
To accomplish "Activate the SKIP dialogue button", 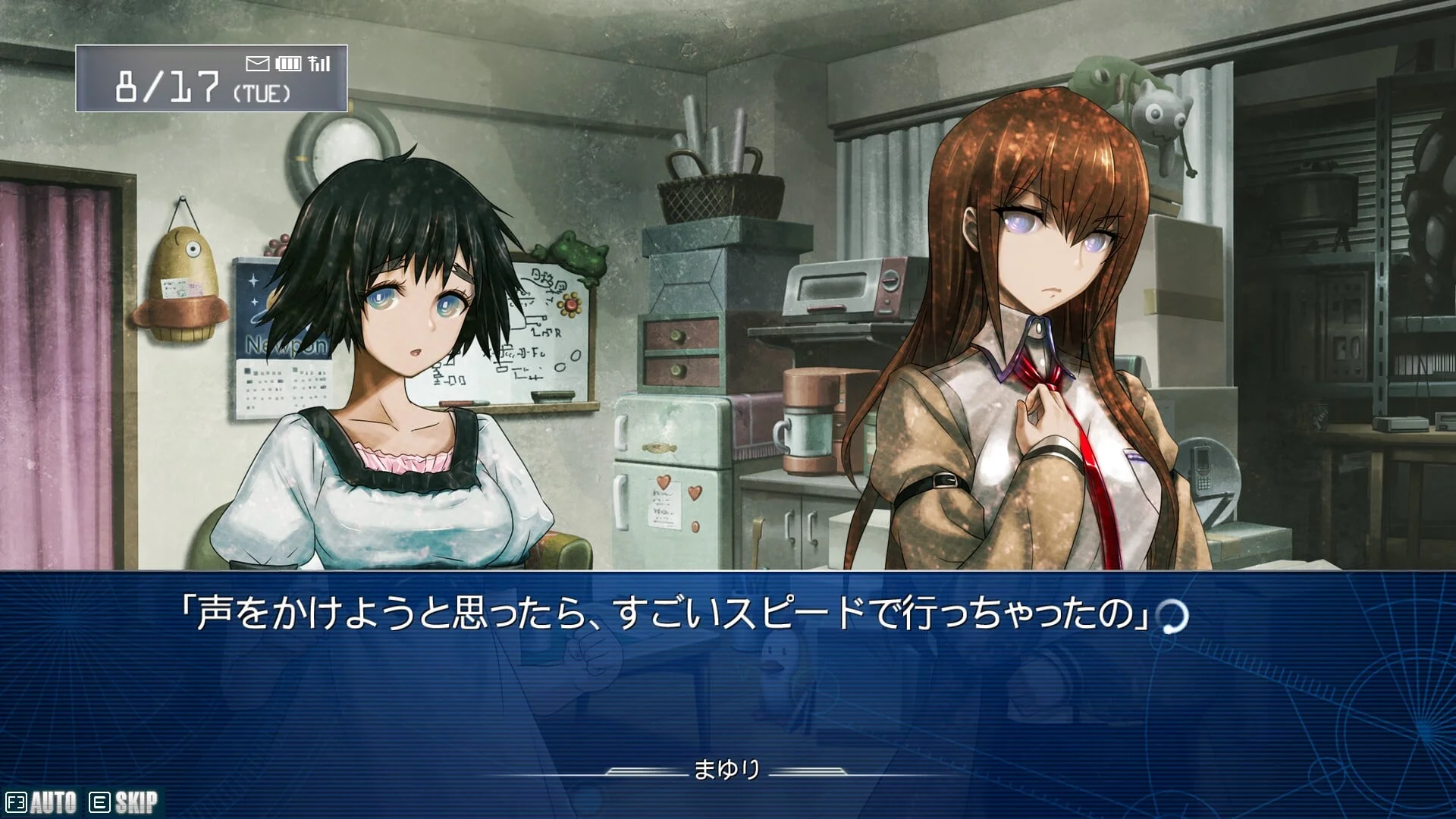I will tap(125, 802).
